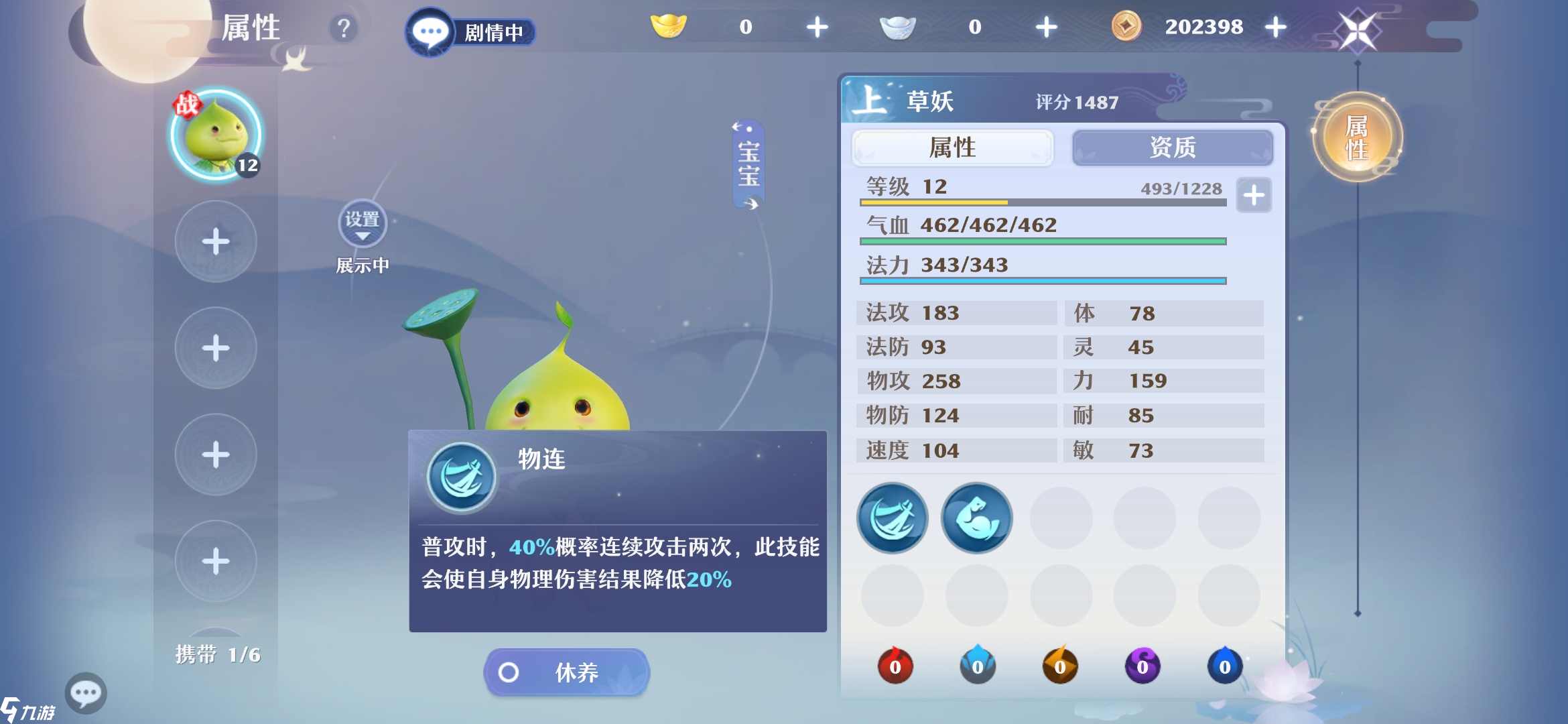Select the 草妖 pet avatar portrait
Image resolution: width=1568 pixels, height=724 pixels.
216,136
